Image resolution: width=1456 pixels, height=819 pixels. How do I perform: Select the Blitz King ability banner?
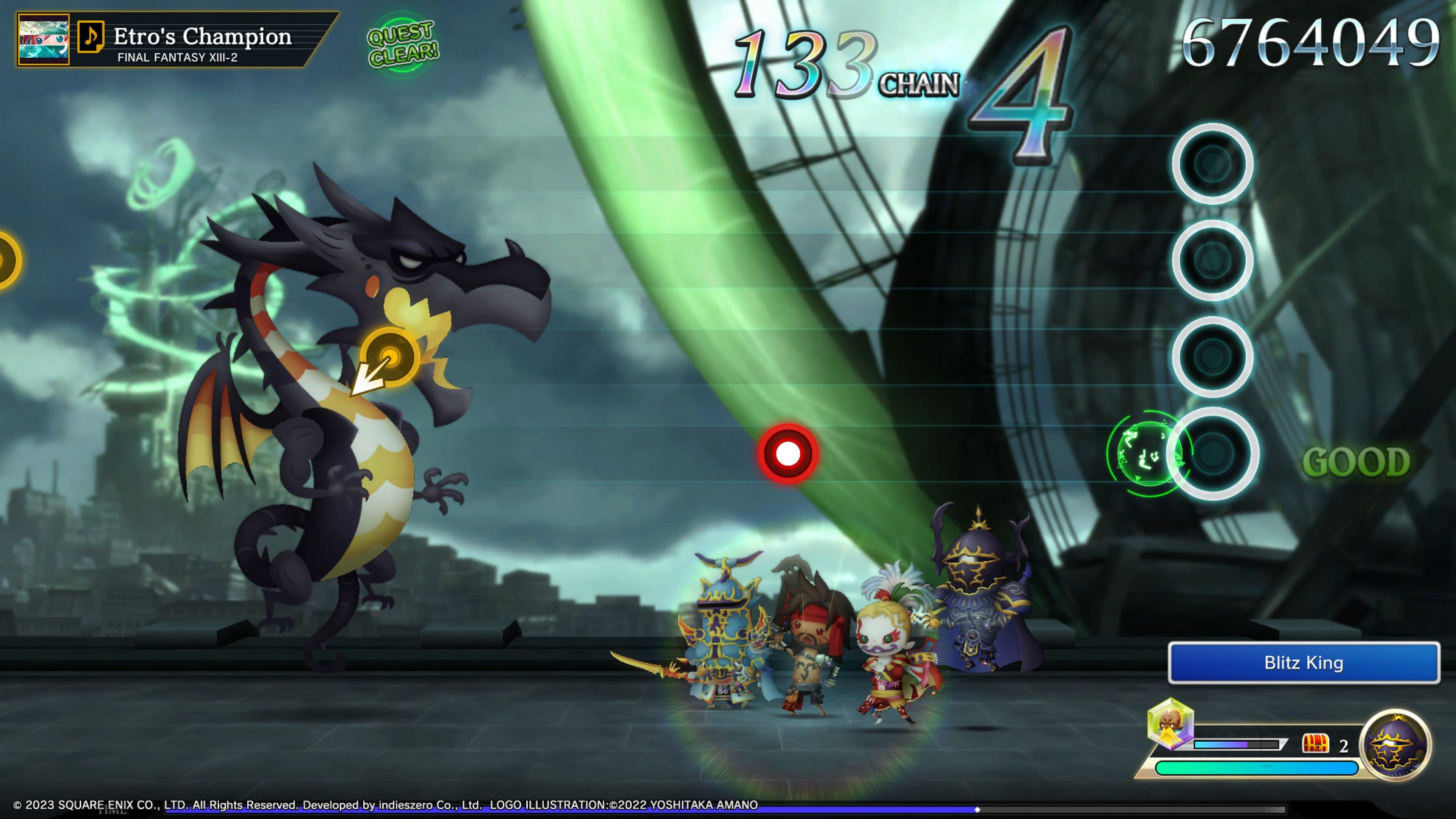click(x=1304, y=662)
